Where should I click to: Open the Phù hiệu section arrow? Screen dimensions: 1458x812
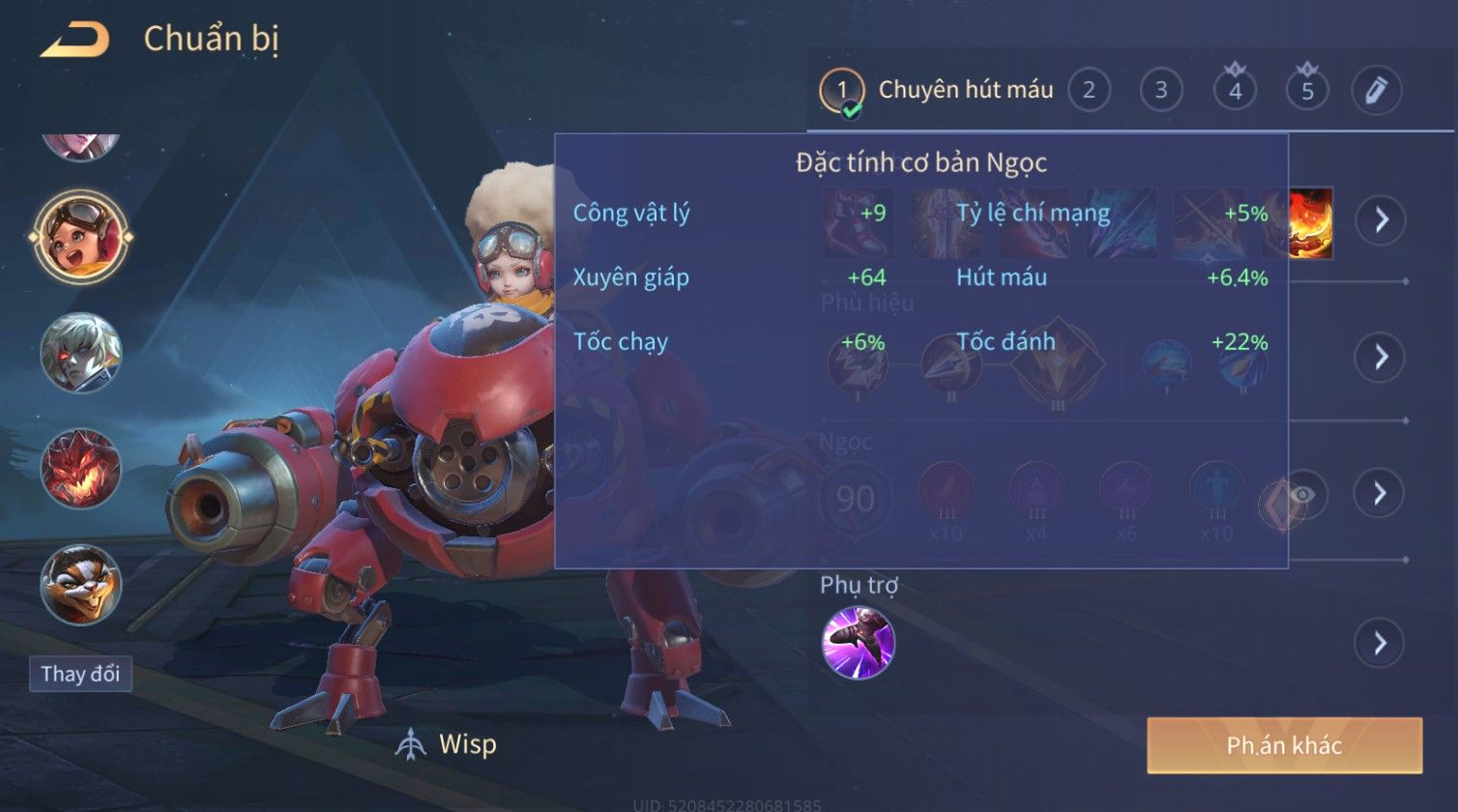(x=1380, y=357)
